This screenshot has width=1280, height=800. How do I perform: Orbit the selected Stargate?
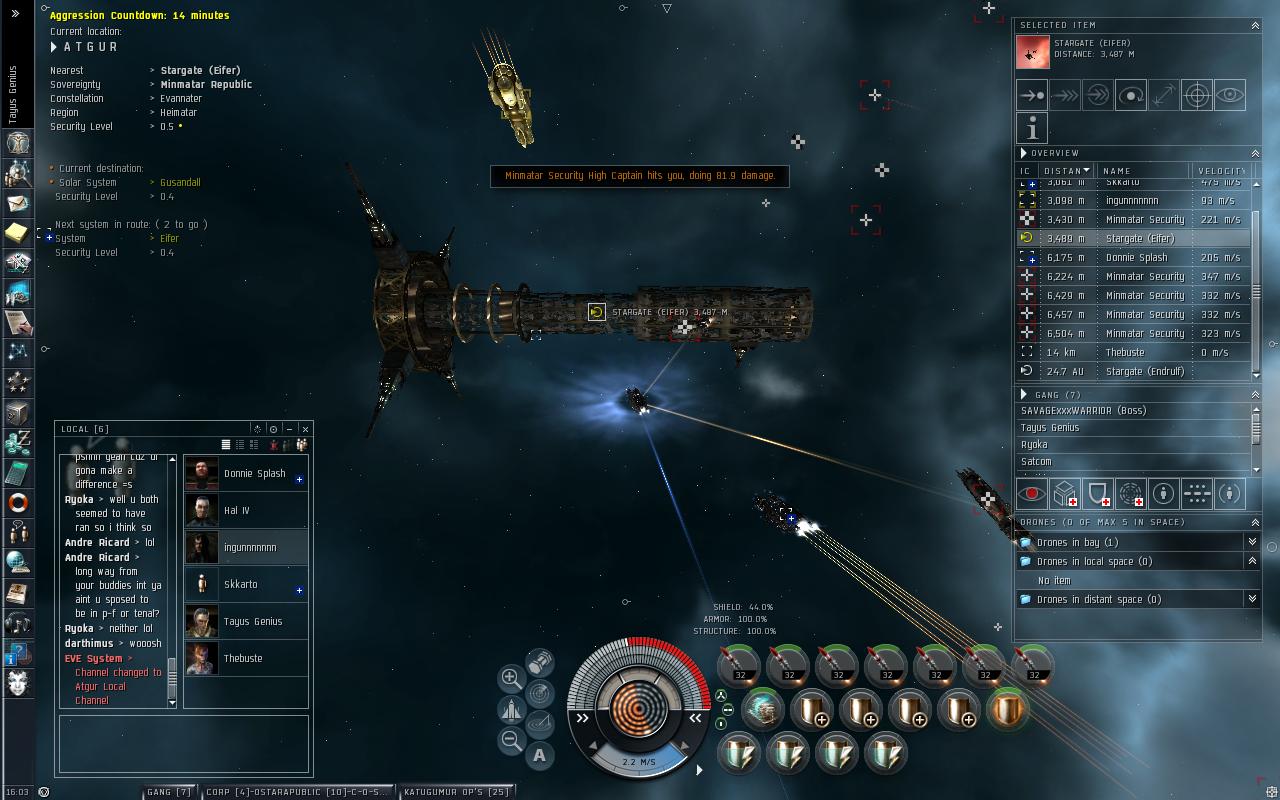(x=1131, y=95)
